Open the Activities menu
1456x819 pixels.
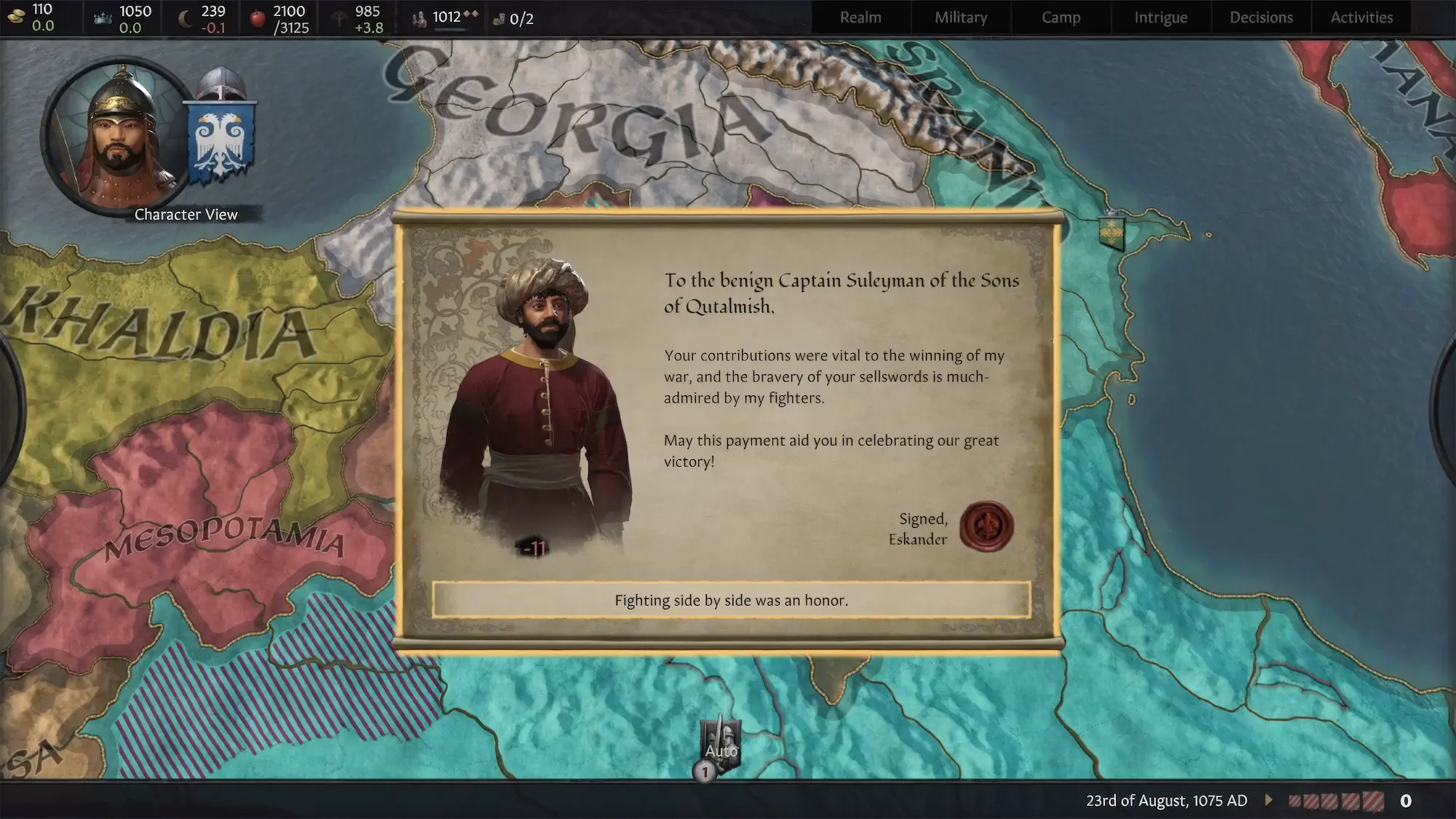(1361, 17)
